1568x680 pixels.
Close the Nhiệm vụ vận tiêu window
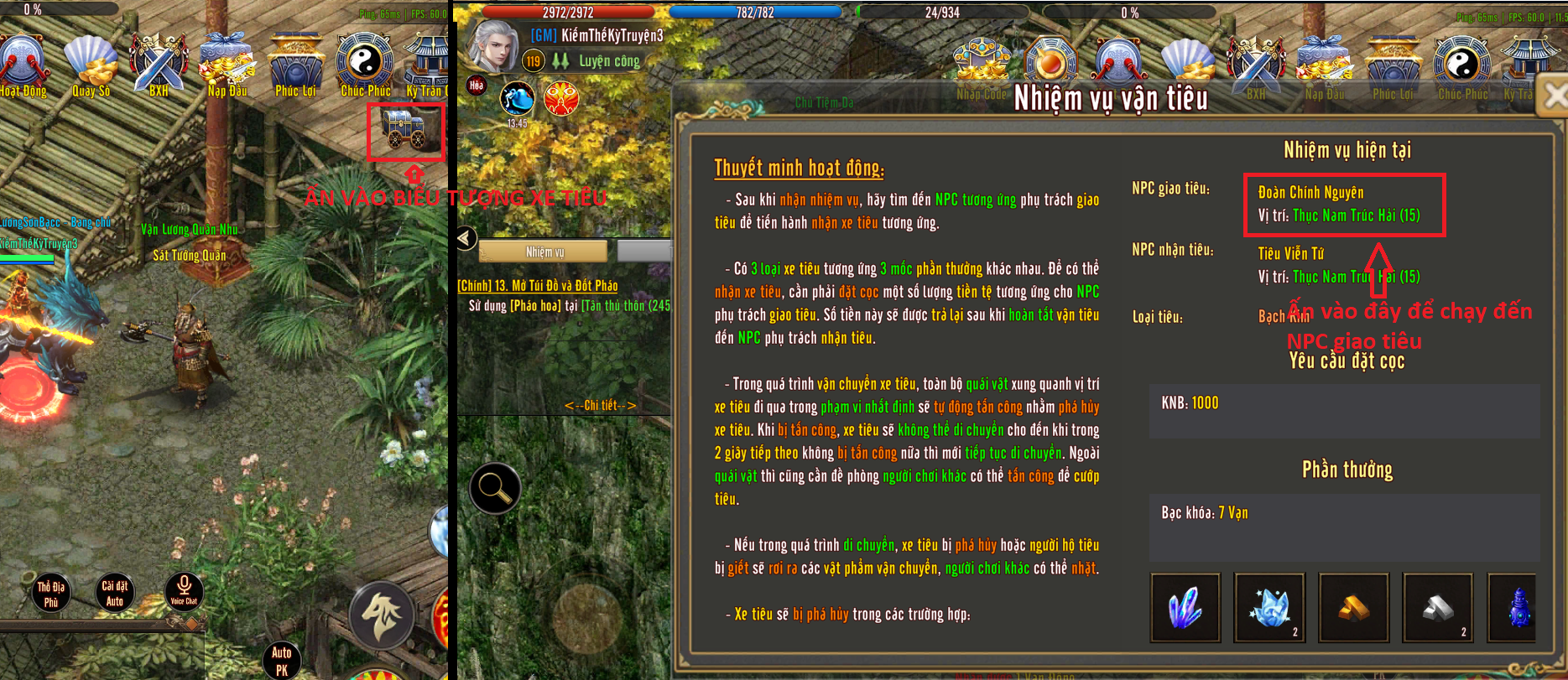1553,96
